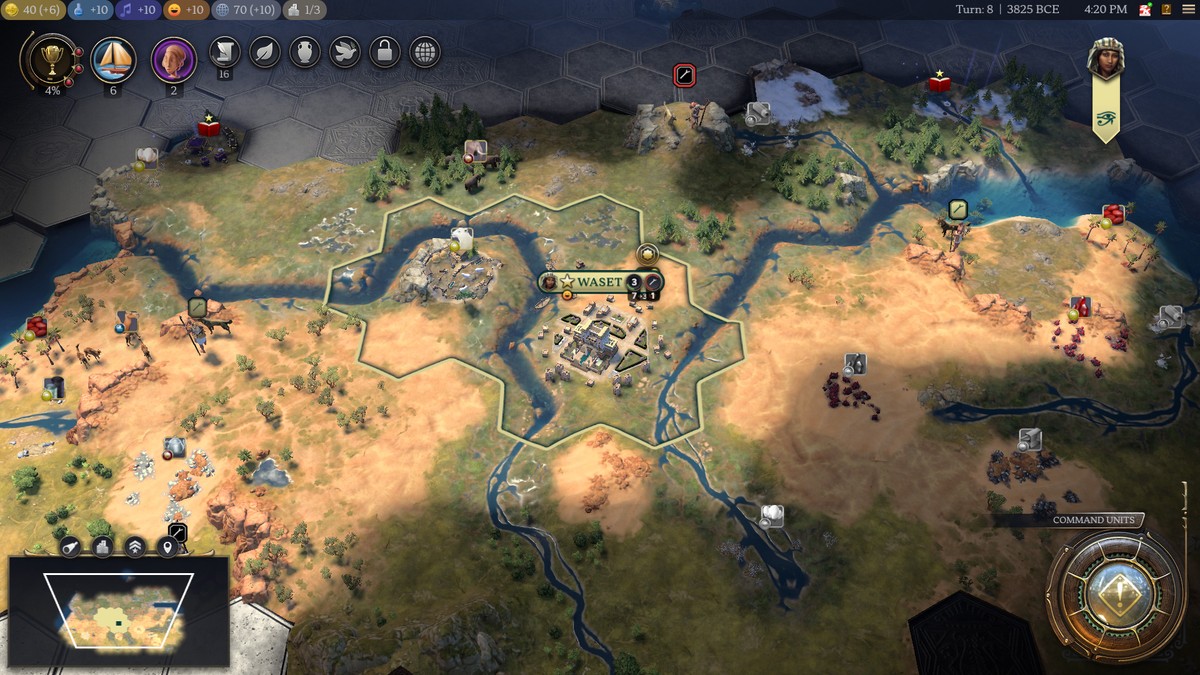Open the minimap map pin button

(167, 546)
